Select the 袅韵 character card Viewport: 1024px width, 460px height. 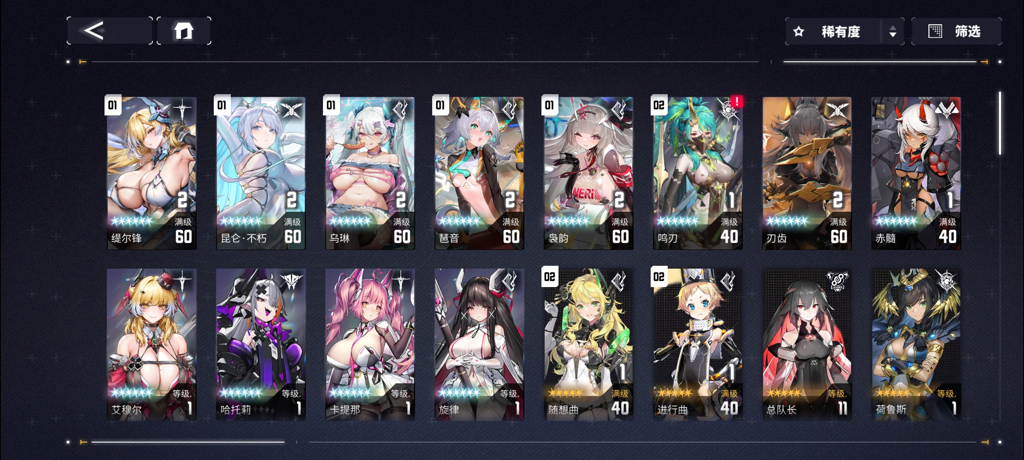(588, 172)
